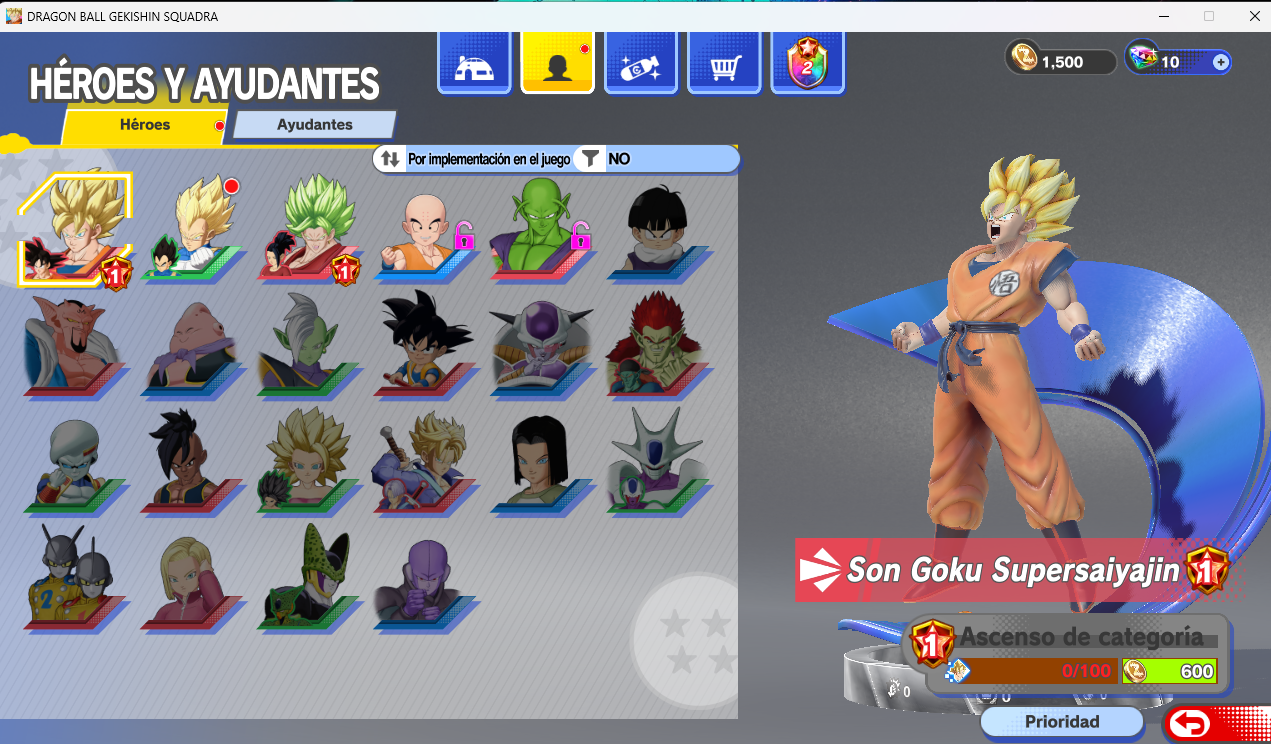Switch to the Ayudantes tab
This screenshot has width=1271, height=744.
pyautogui.click(x=314, y=125)
